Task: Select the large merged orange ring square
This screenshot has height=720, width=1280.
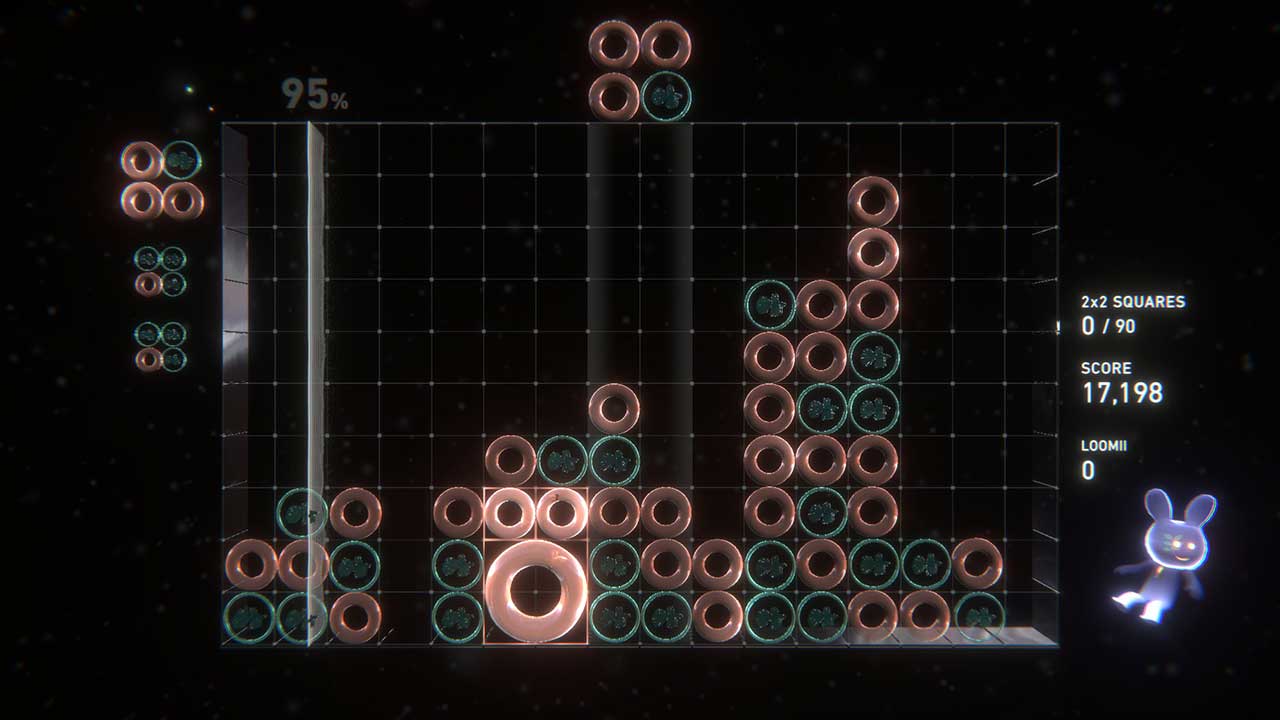Action: [535, 591]
